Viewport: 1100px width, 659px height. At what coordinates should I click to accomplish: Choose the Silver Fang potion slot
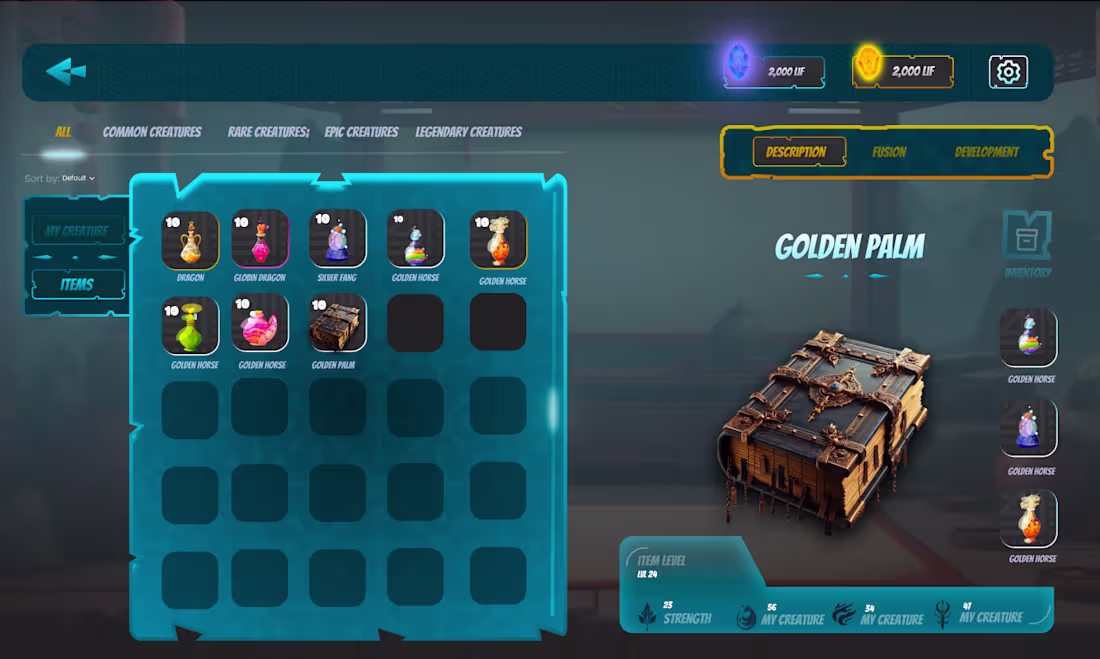point(337,240)
